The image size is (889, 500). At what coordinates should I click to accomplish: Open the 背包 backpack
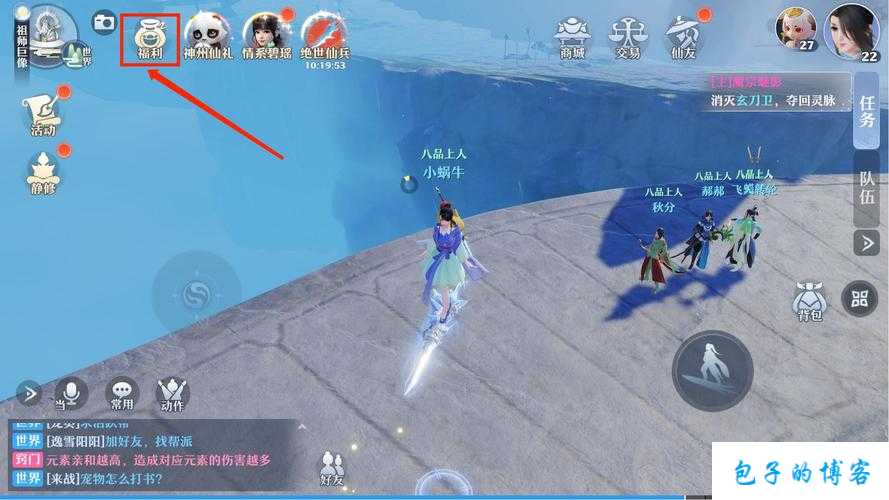[808, 302]
